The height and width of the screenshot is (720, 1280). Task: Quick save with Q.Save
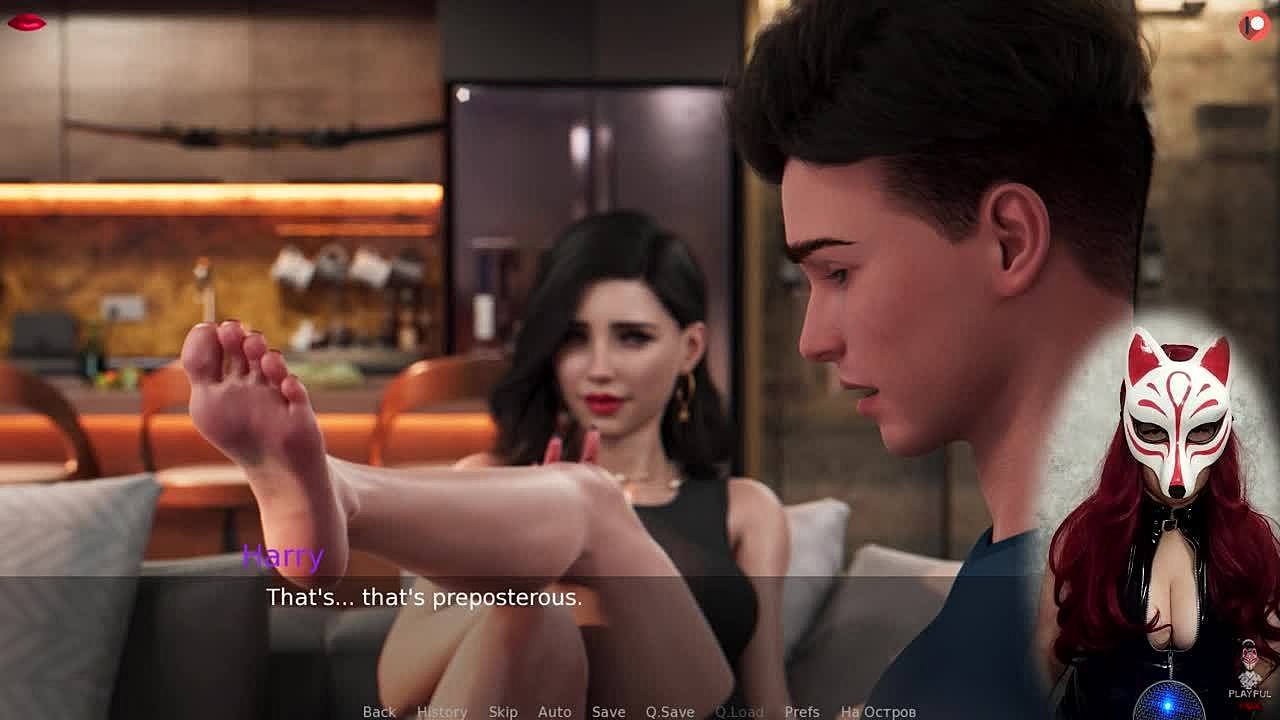coord(670,711)
